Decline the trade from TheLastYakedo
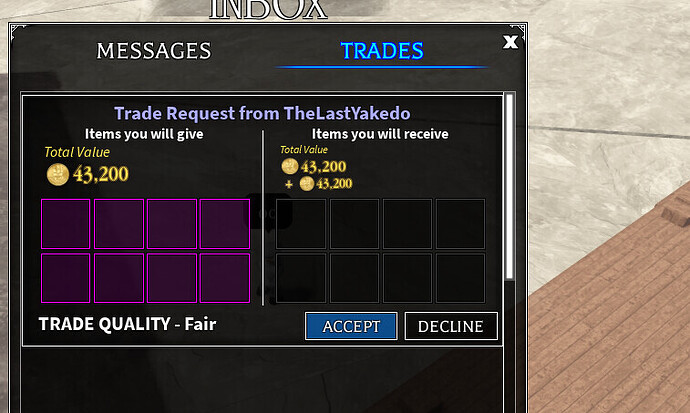The height and width of the screenshot is (413, 690). [450, 326]
